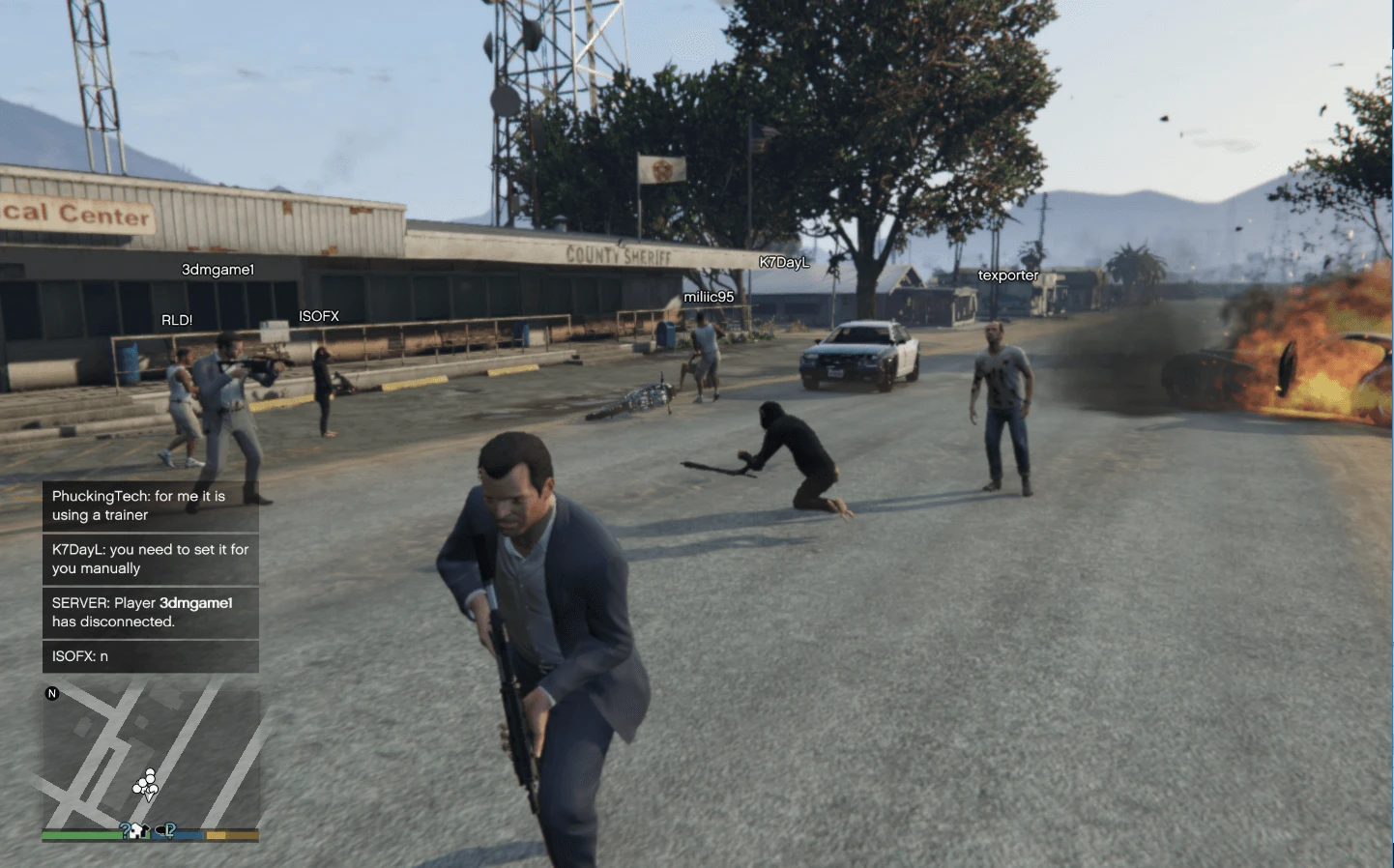This screenshot has width=1394, height=868.
Task: Click the right question-mark blip beside the shoe icon
Action: pyautogui.click(x=170, y=830)
